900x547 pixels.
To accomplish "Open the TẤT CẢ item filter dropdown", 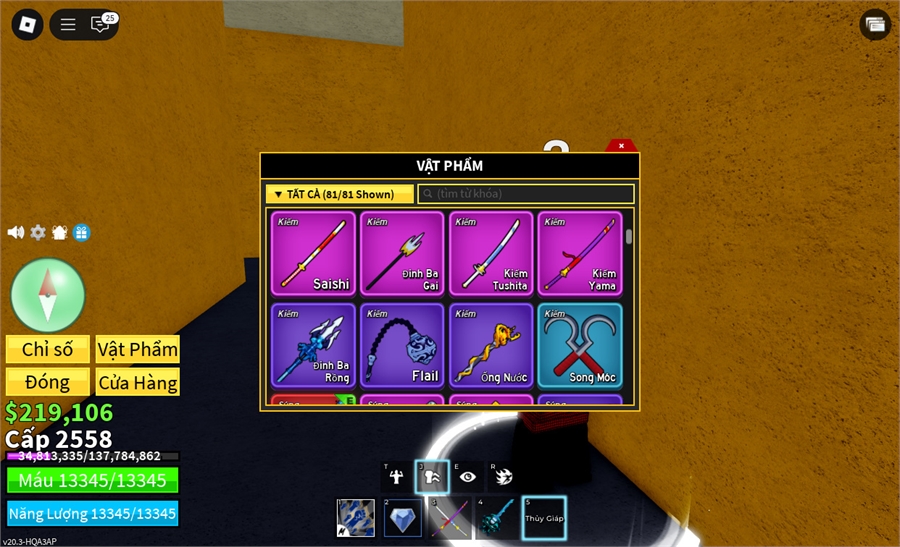I will tap(339, 194).
